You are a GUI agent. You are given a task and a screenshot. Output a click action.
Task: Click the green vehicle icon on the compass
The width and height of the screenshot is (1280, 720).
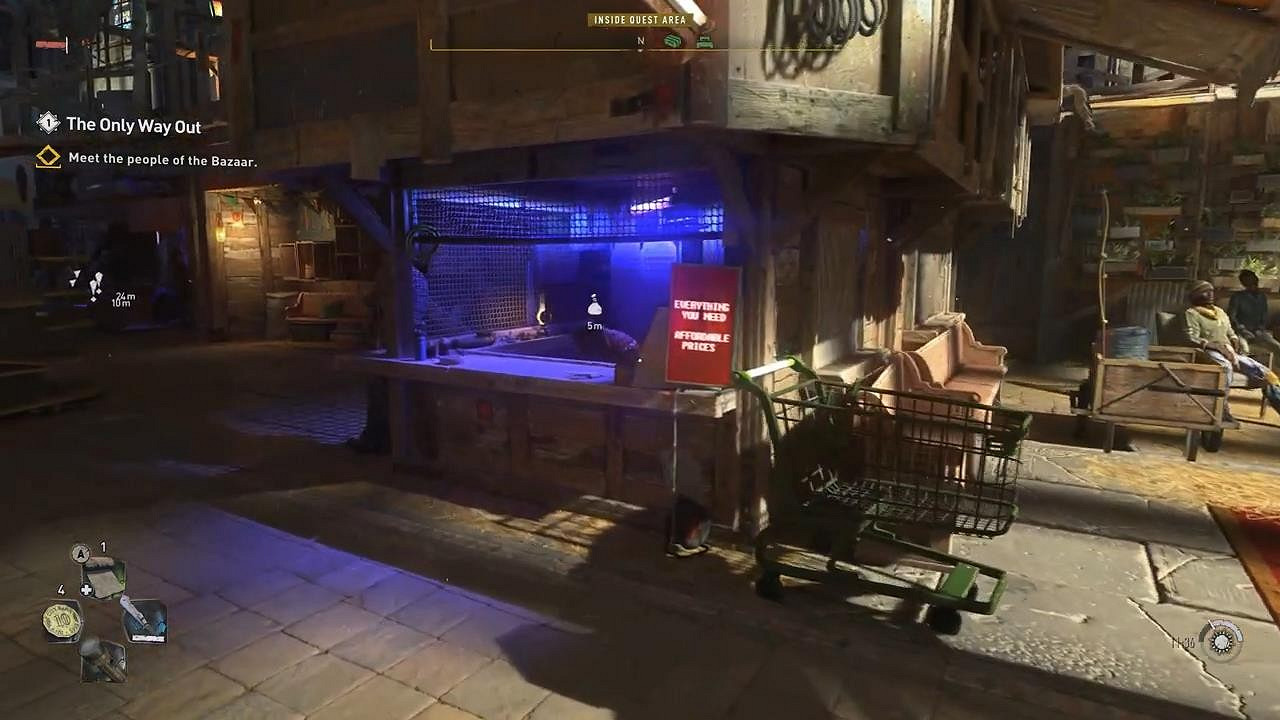coord(672,41)
